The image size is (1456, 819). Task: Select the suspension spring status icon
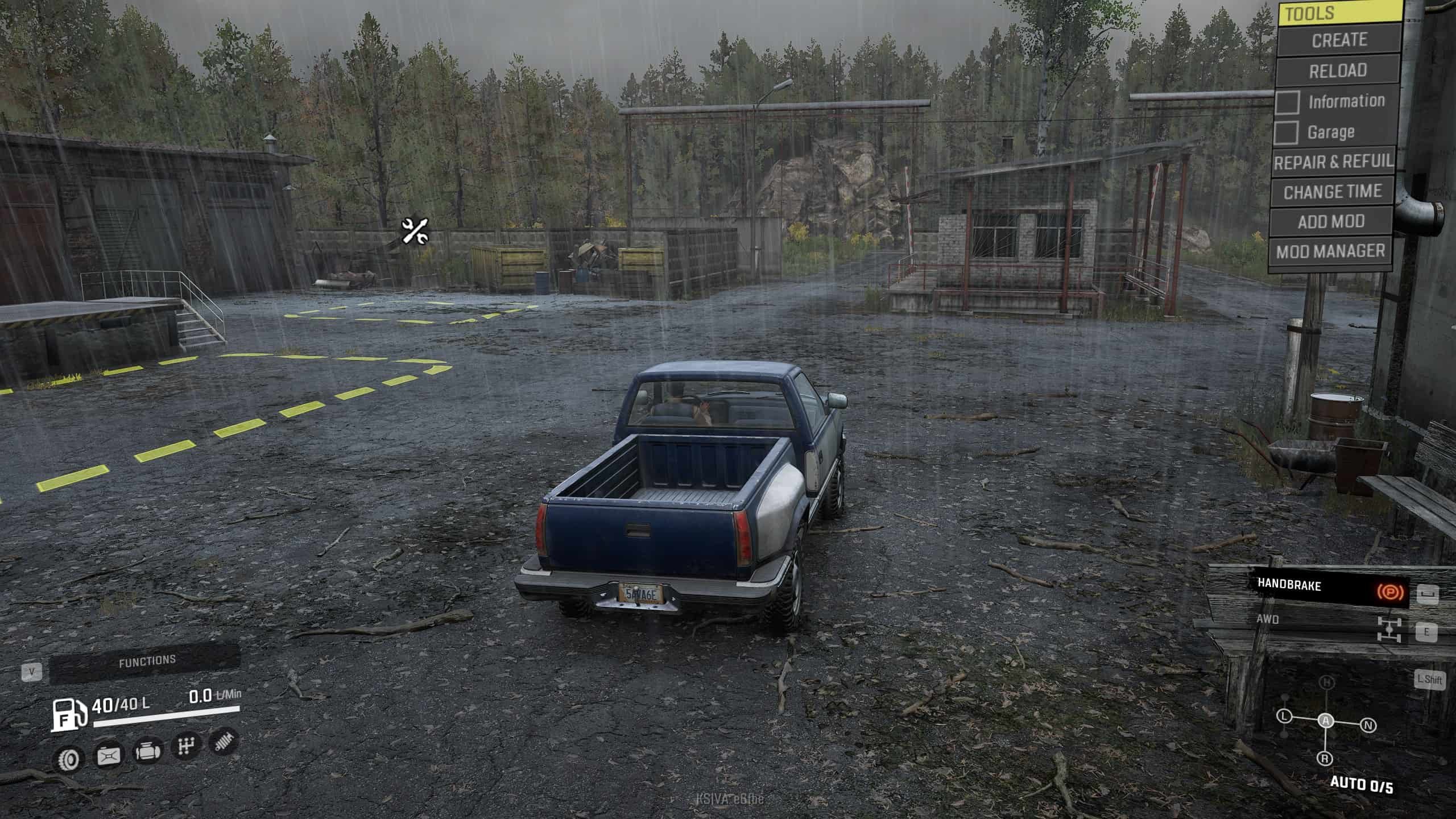click(224, 742)
